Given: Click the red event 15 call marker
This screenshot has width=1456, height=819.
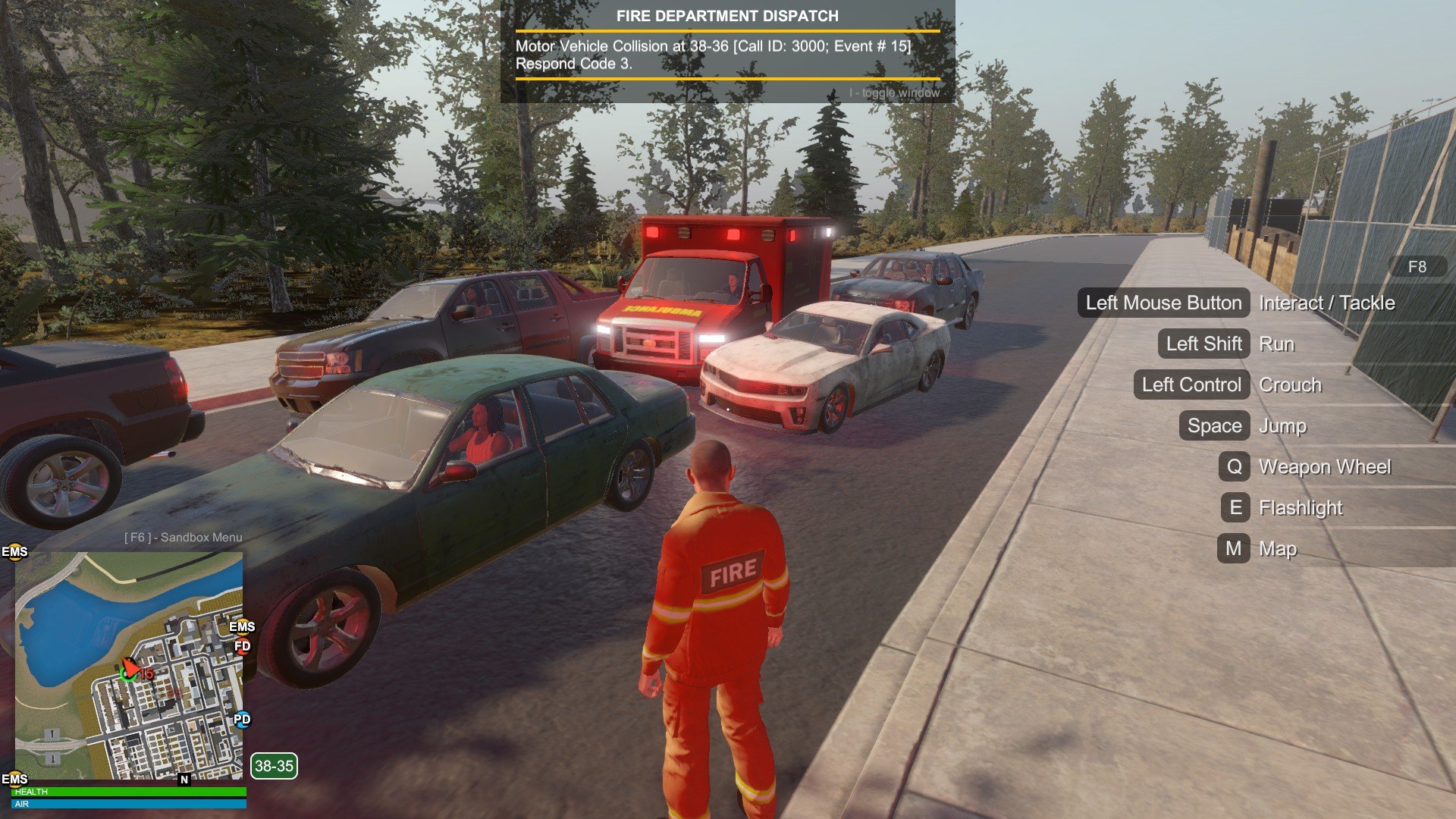Looking at the screenshot, I should point(146,673).
